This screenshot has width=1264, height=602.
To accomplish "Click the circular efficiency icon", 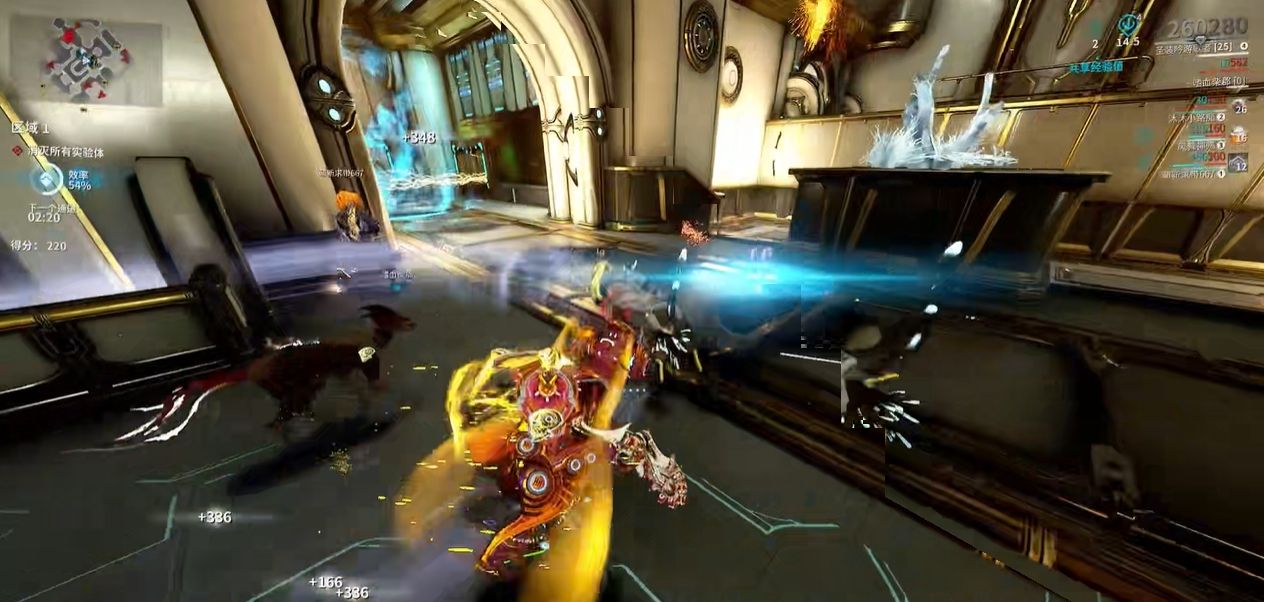I will pyautogui.click(x=46, y=180).
